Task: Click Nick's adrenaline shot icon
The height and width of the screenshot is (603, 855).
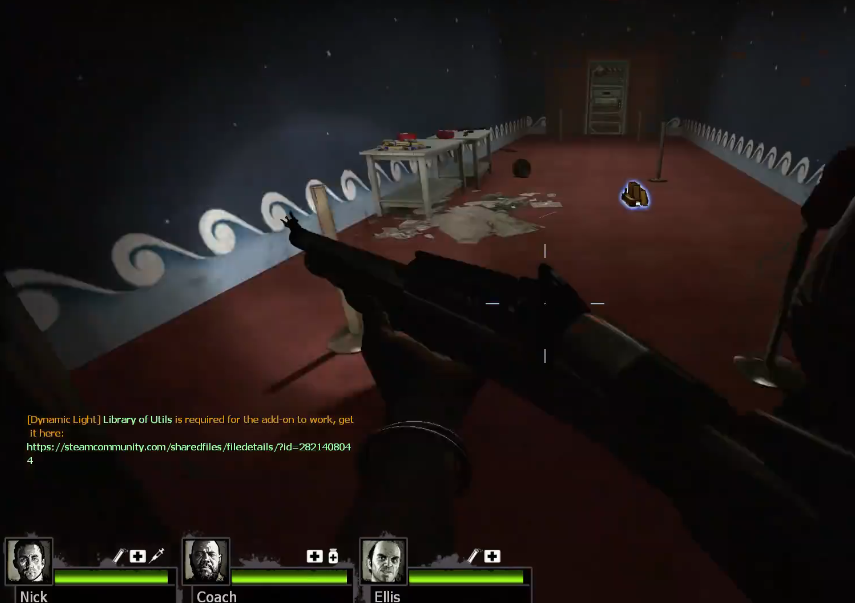Action: point(157,556)
